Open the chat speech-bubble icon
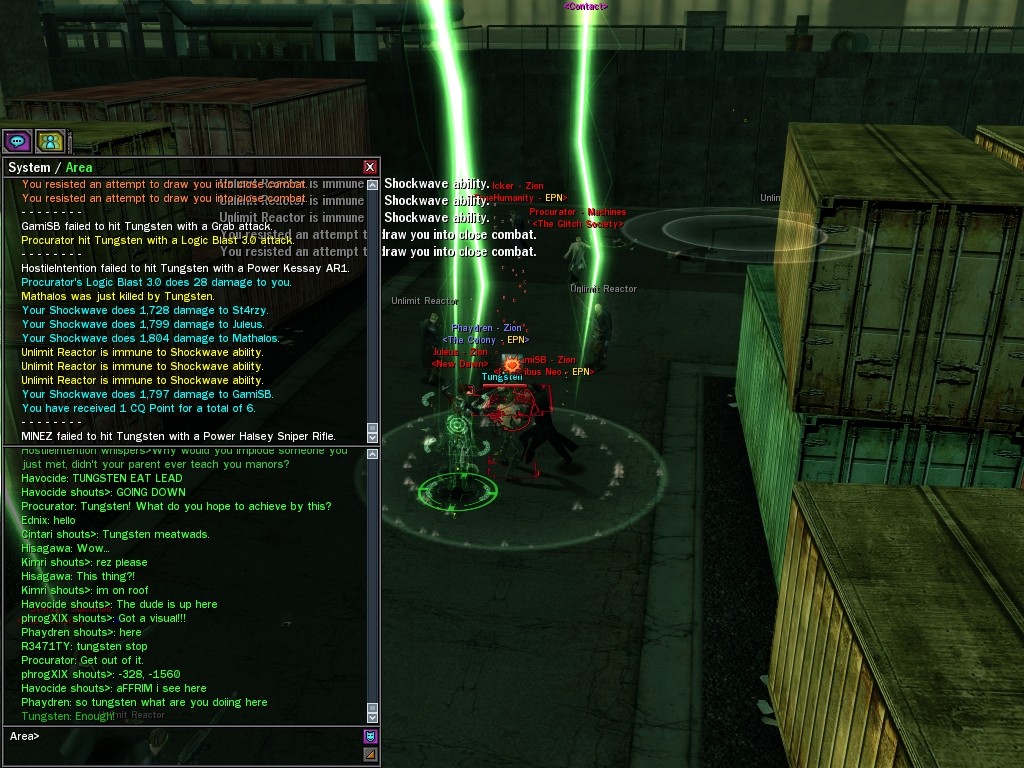 [x=17, y=141]
